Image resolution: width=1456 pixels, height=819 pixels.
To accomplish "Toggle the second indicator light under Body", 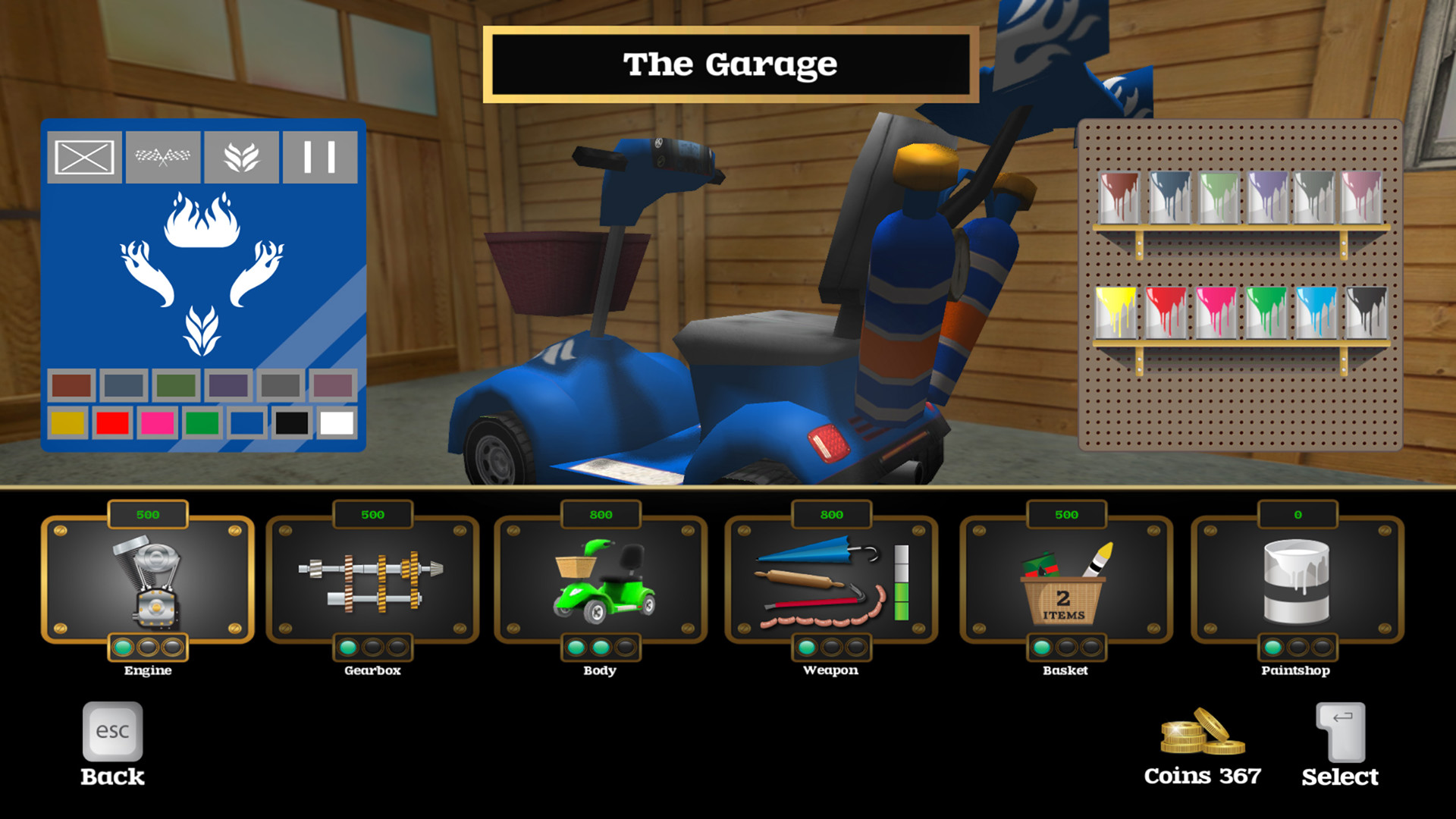I will pyautogui.click(x=600, y=648).
